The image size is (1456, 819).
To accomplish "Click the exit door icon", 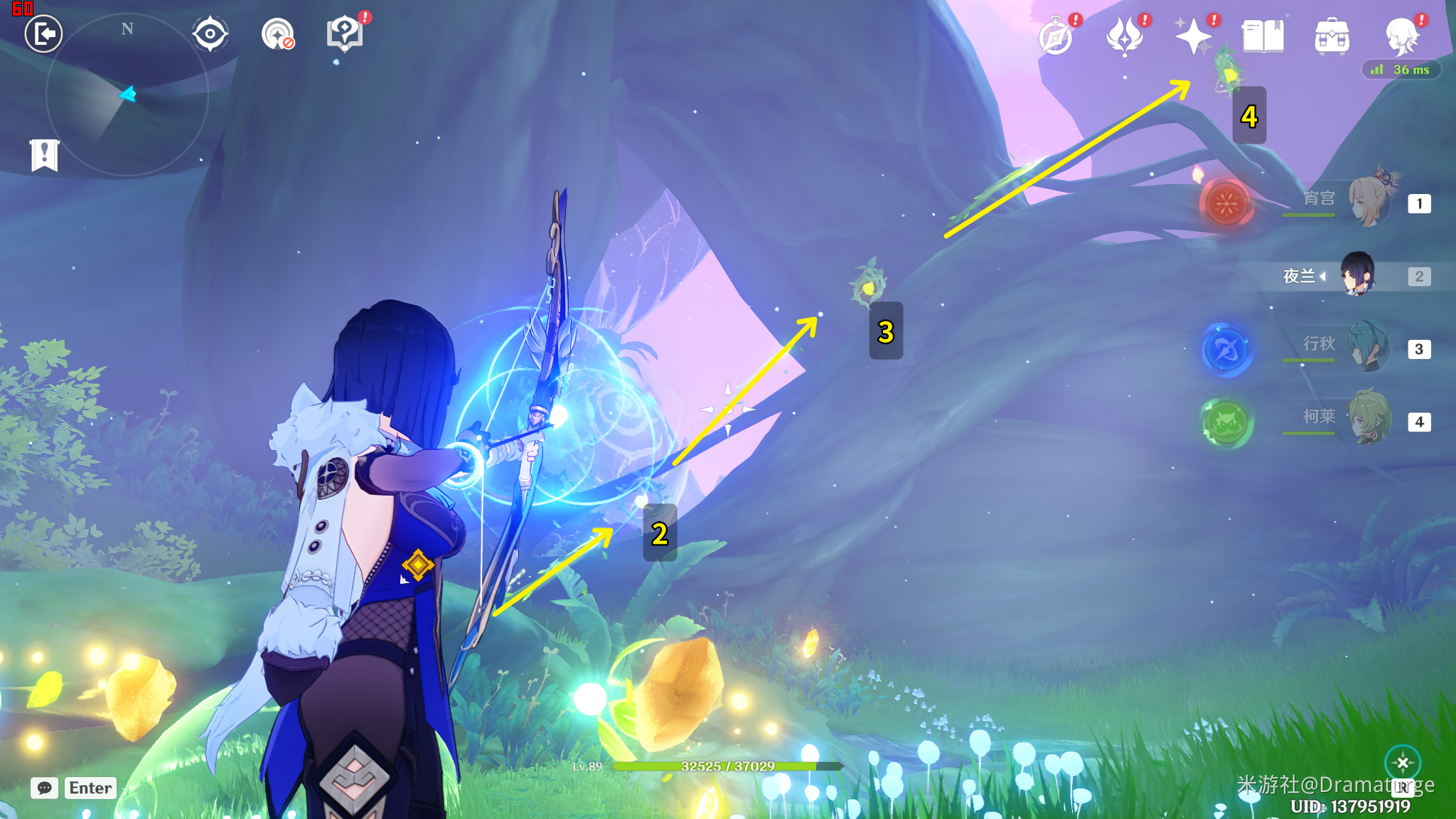I will (44, 33).
